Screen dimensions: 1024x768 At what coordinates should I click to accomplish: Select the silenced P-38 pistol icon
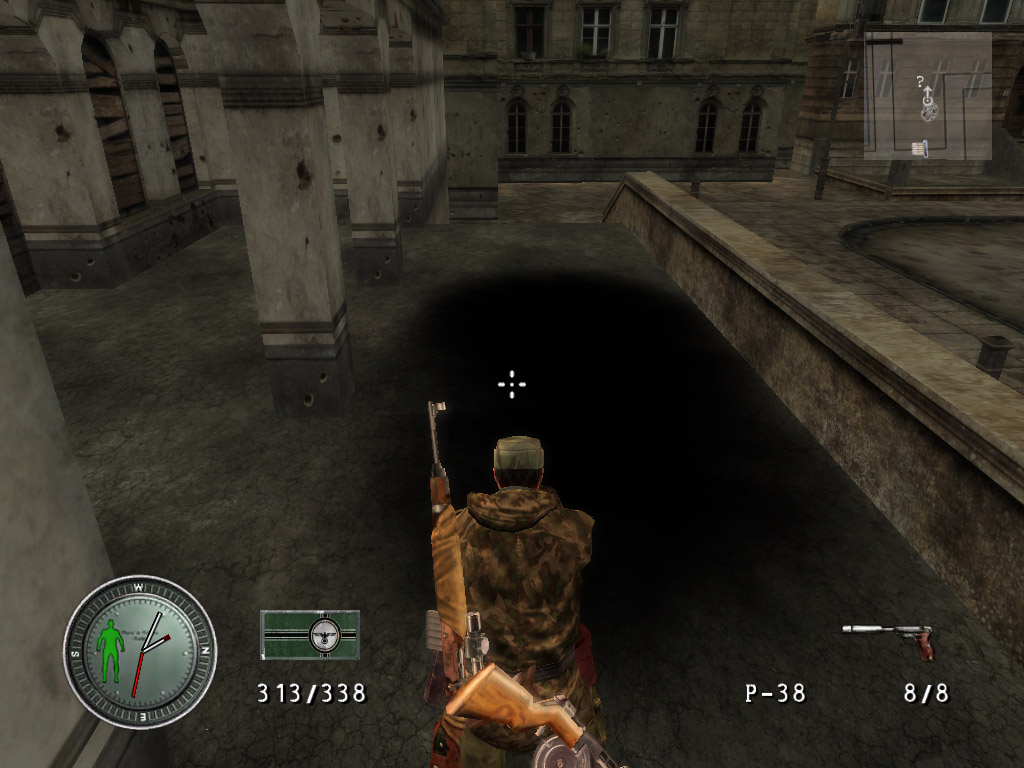889,638
